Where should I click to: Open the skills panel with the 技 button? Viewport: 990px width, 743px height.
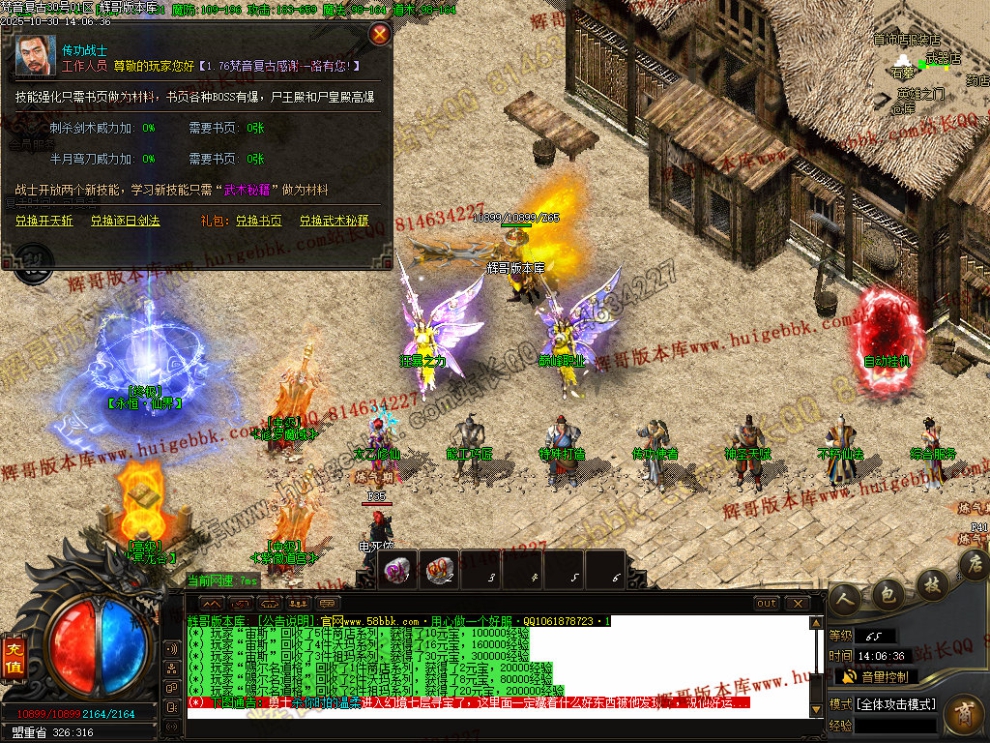click(932, 584)
